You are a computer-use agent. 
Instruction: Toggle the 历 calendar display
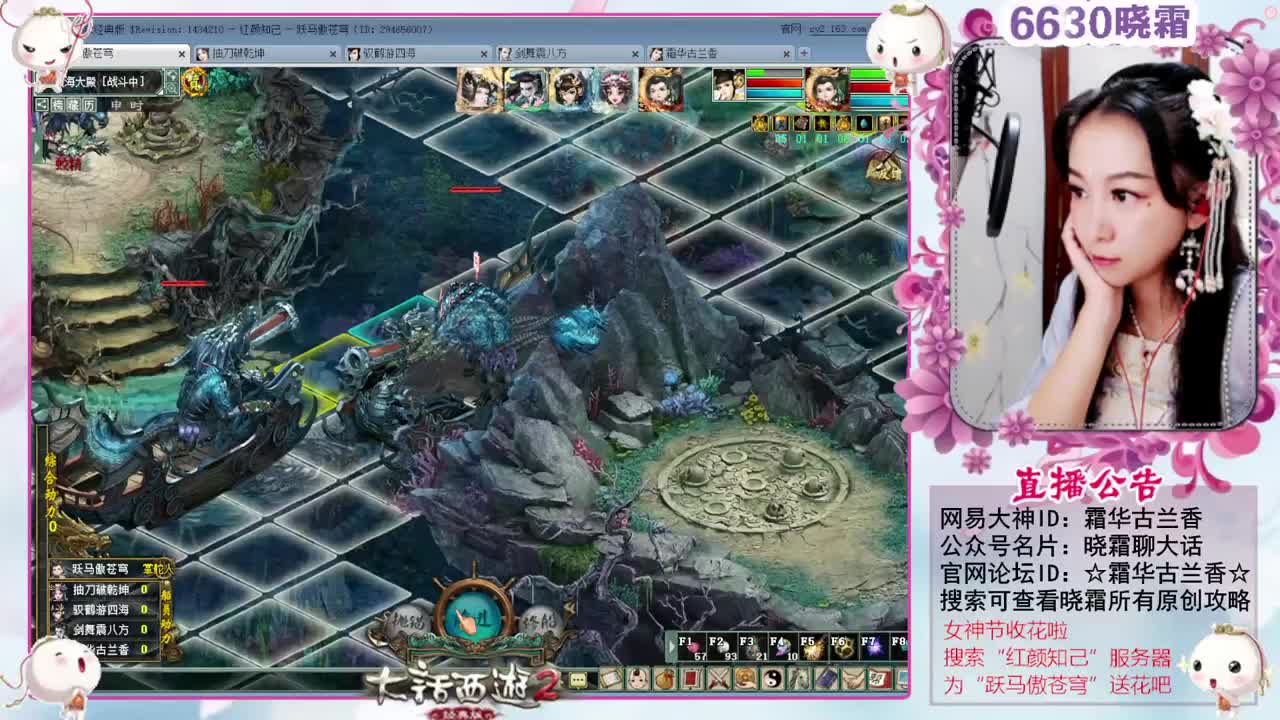[87, 103]
